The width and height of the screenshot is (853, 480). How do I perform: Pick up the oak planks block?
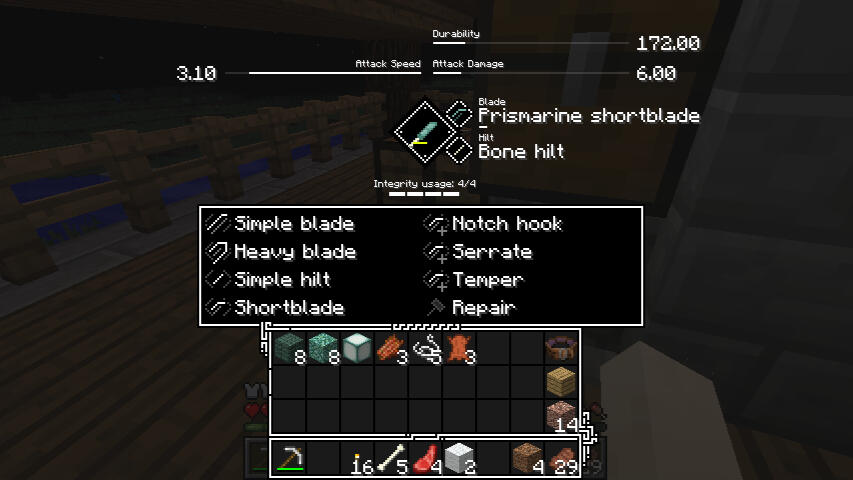coord(561,381)
